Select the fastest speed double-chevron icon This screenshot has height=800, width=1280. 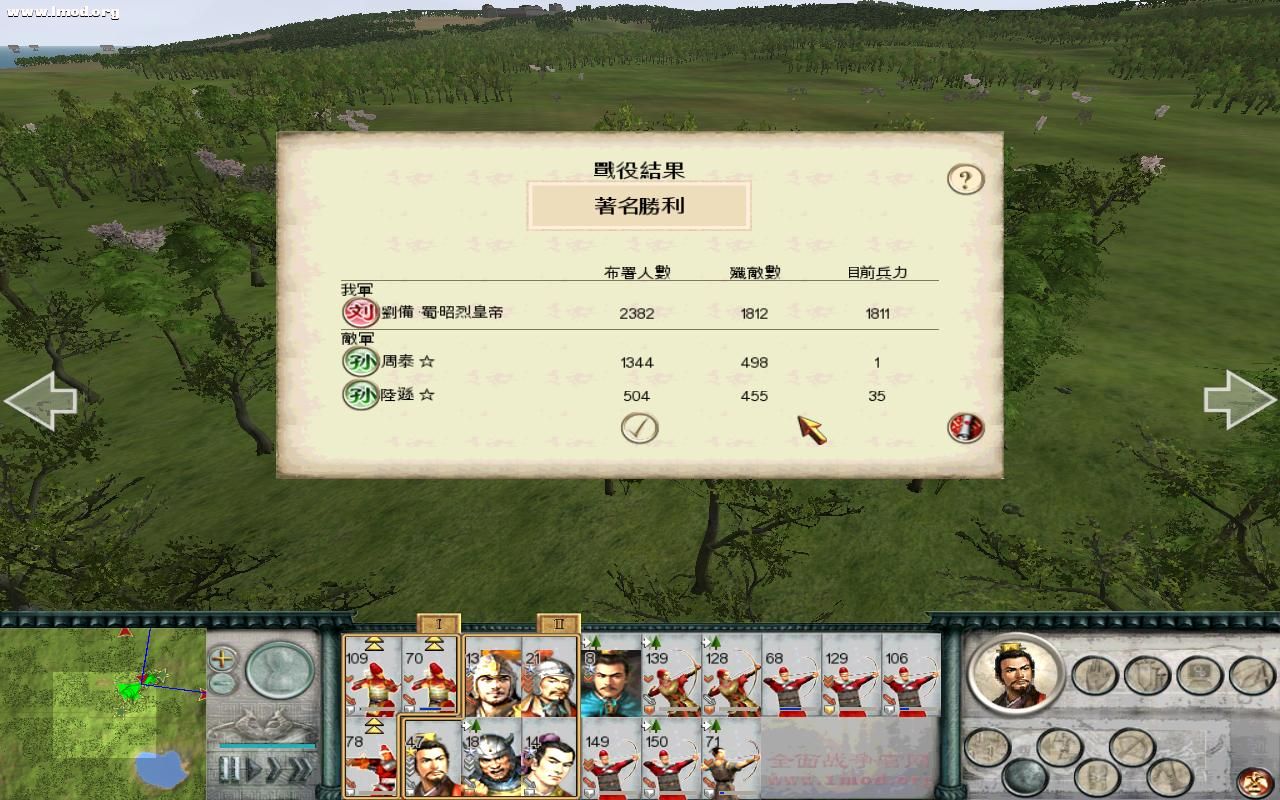301,767
